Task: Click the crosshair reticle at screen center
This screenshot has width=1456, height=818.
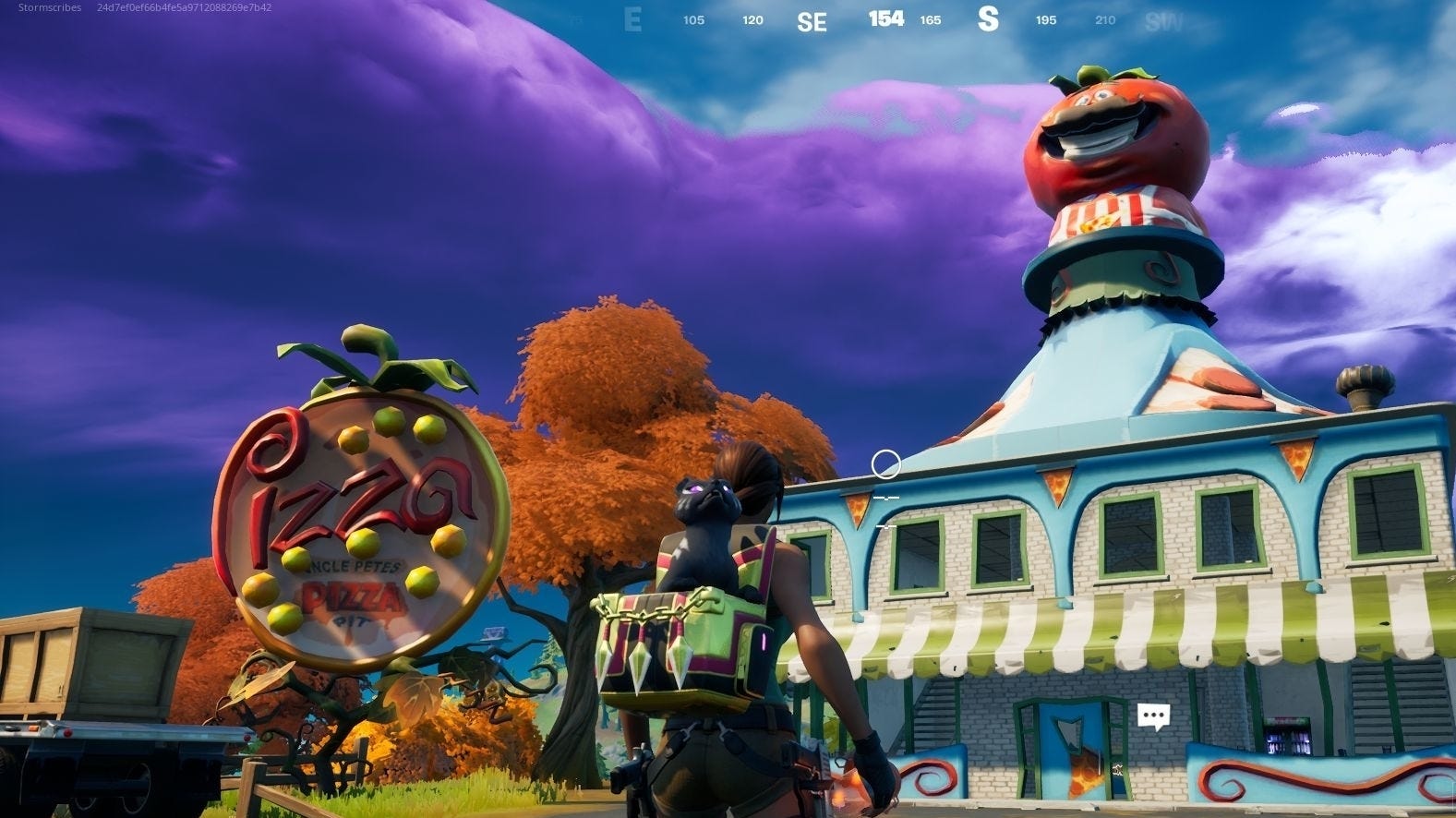Action: [887, 463]
